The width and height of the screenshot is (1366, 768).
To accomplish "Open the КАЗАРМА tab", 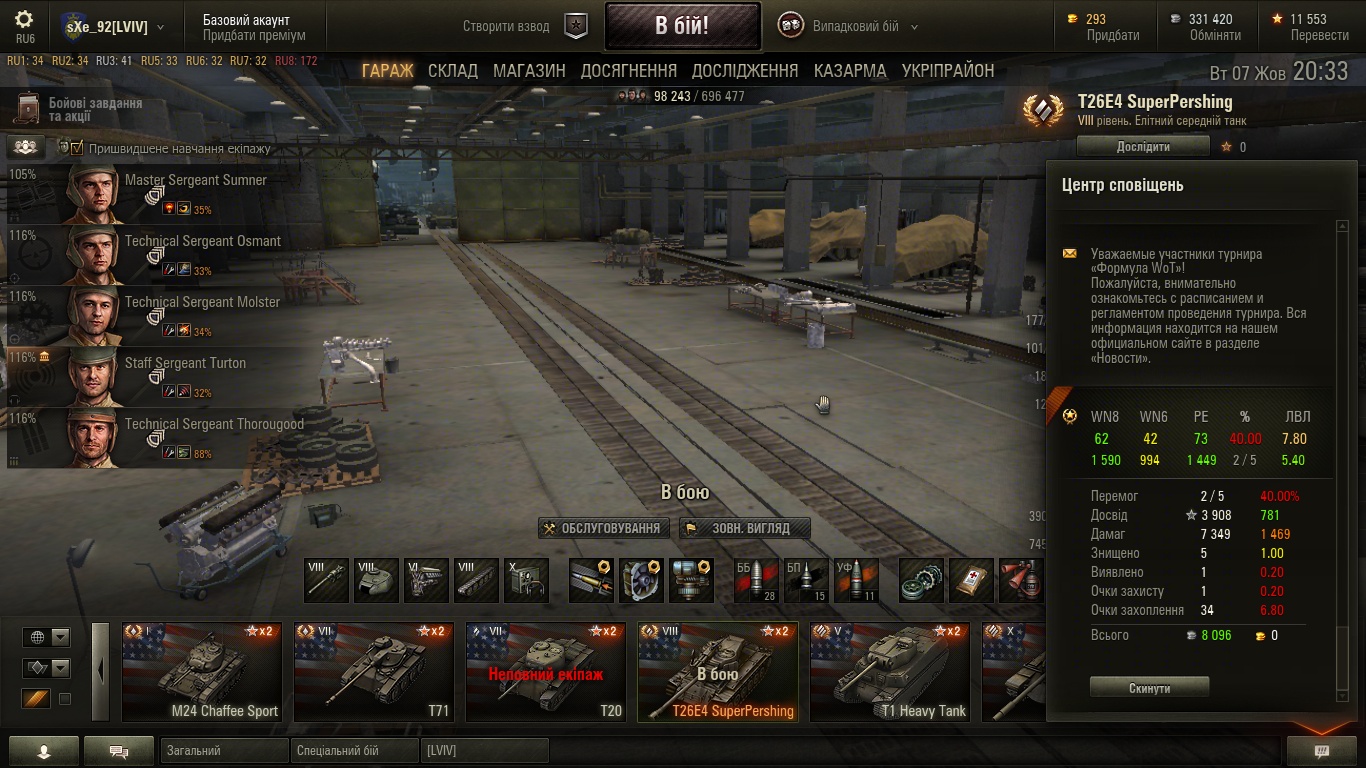I will click(x=850, y=71).
